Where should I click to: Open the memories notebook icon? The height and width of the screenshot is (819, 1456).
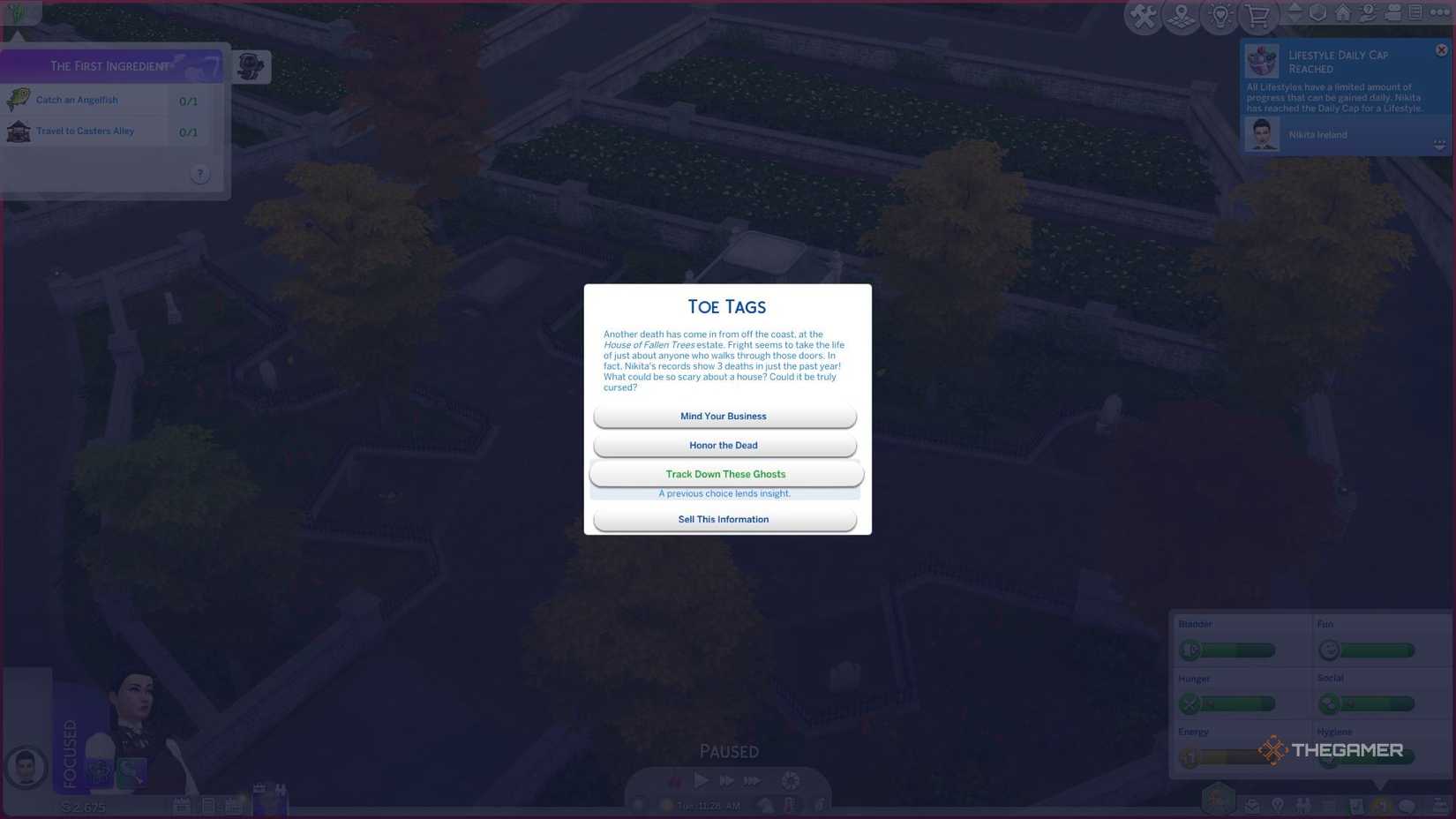point(1415,12)
